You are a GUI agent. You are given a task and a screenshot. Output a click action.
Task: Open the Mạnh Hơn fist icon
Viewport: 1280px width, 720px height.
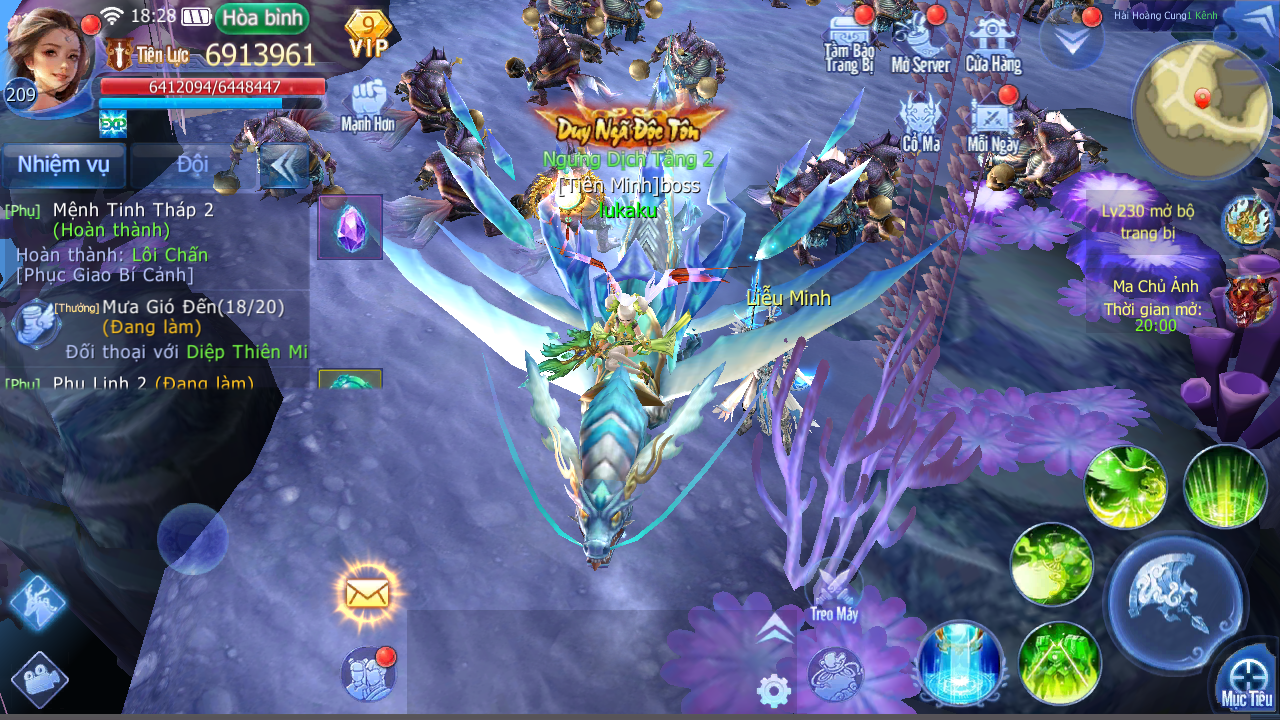368,104
